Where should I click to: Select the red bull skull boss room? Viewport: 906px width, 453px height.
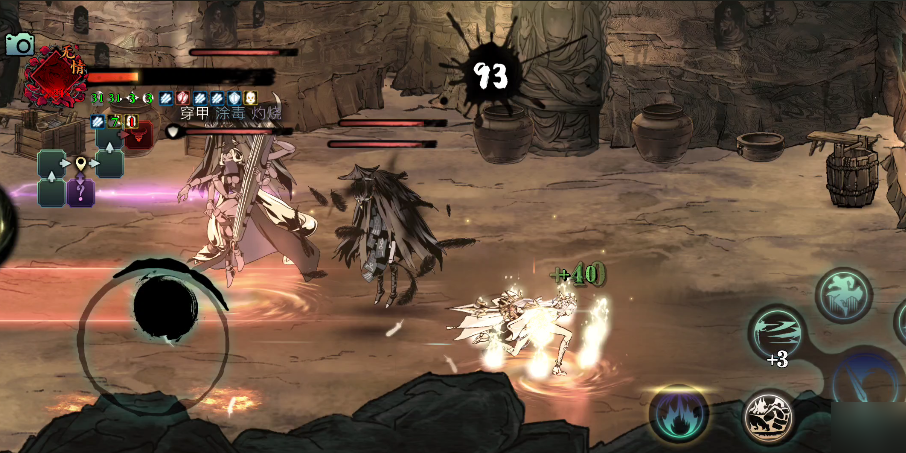138,136
